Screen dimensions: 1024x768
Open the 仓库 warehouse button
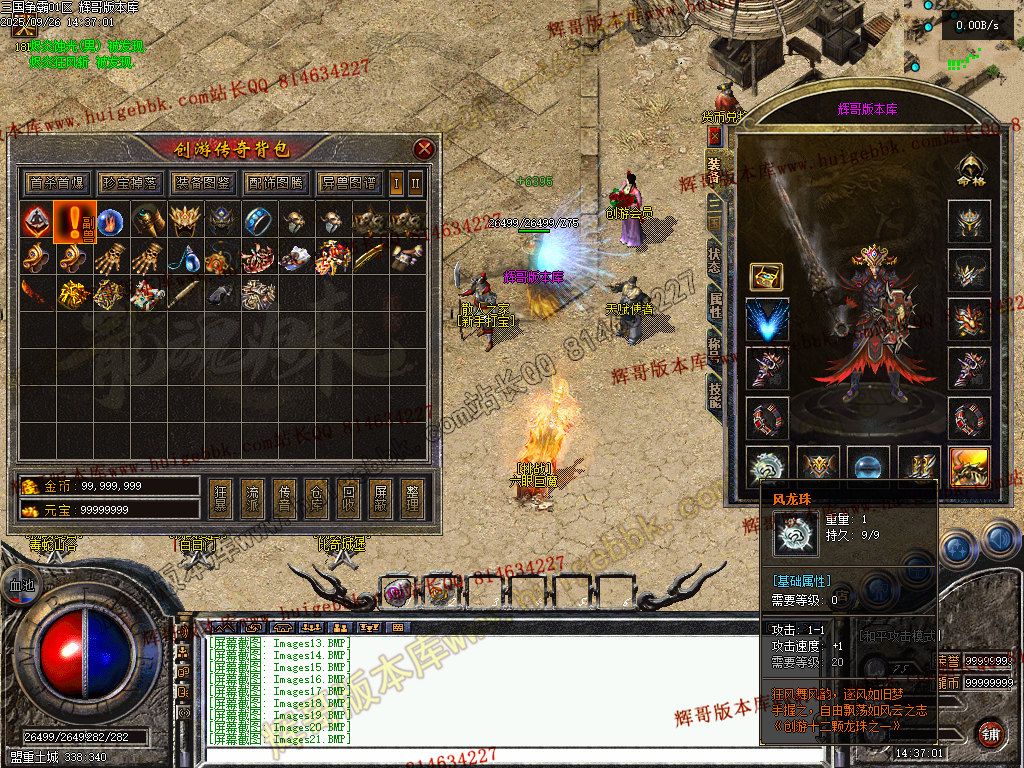click(317, 498)
